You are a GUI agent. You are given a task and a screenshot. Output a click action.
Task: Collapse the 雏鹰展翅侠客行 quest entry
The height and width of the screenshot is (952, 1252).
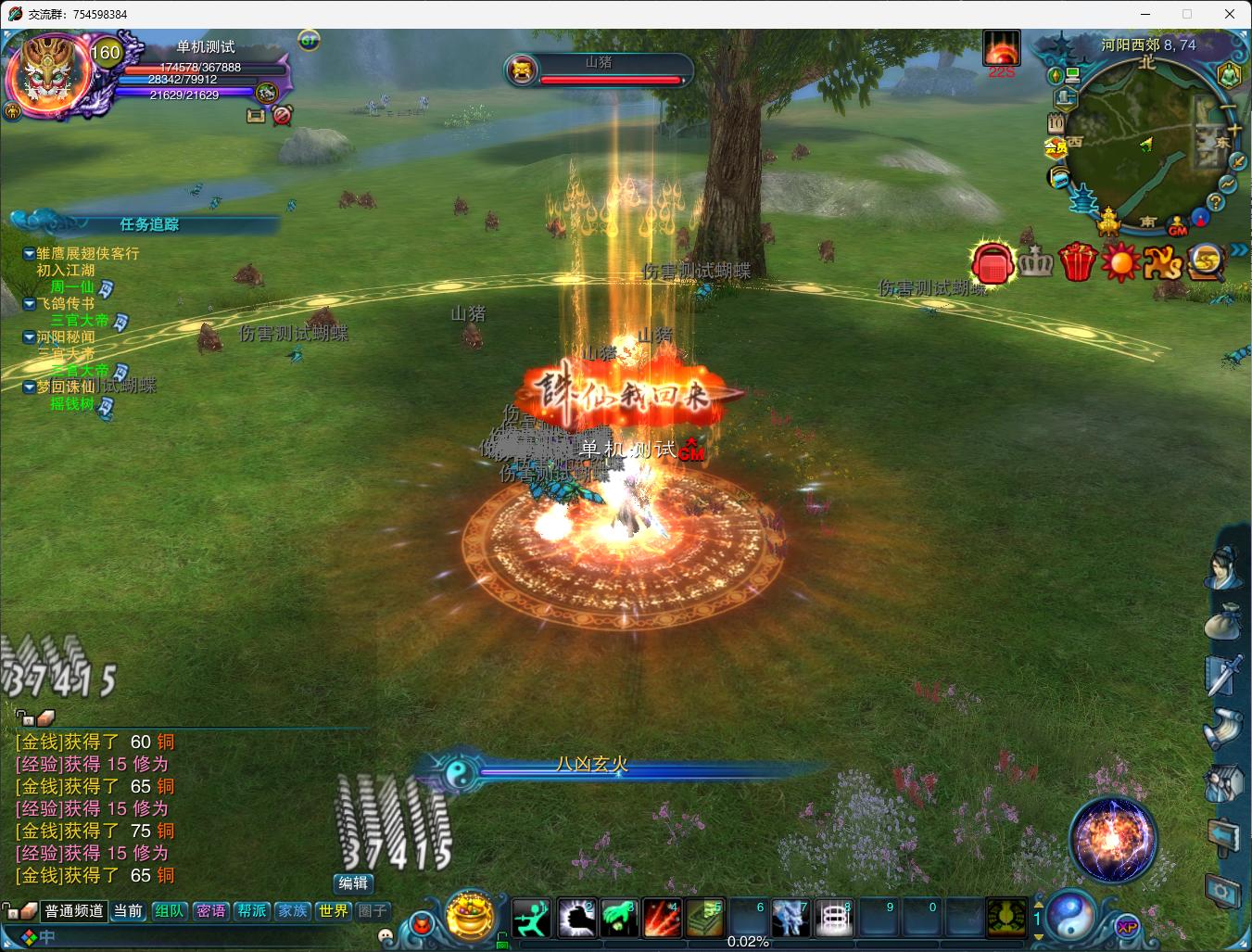coord(30,253)
